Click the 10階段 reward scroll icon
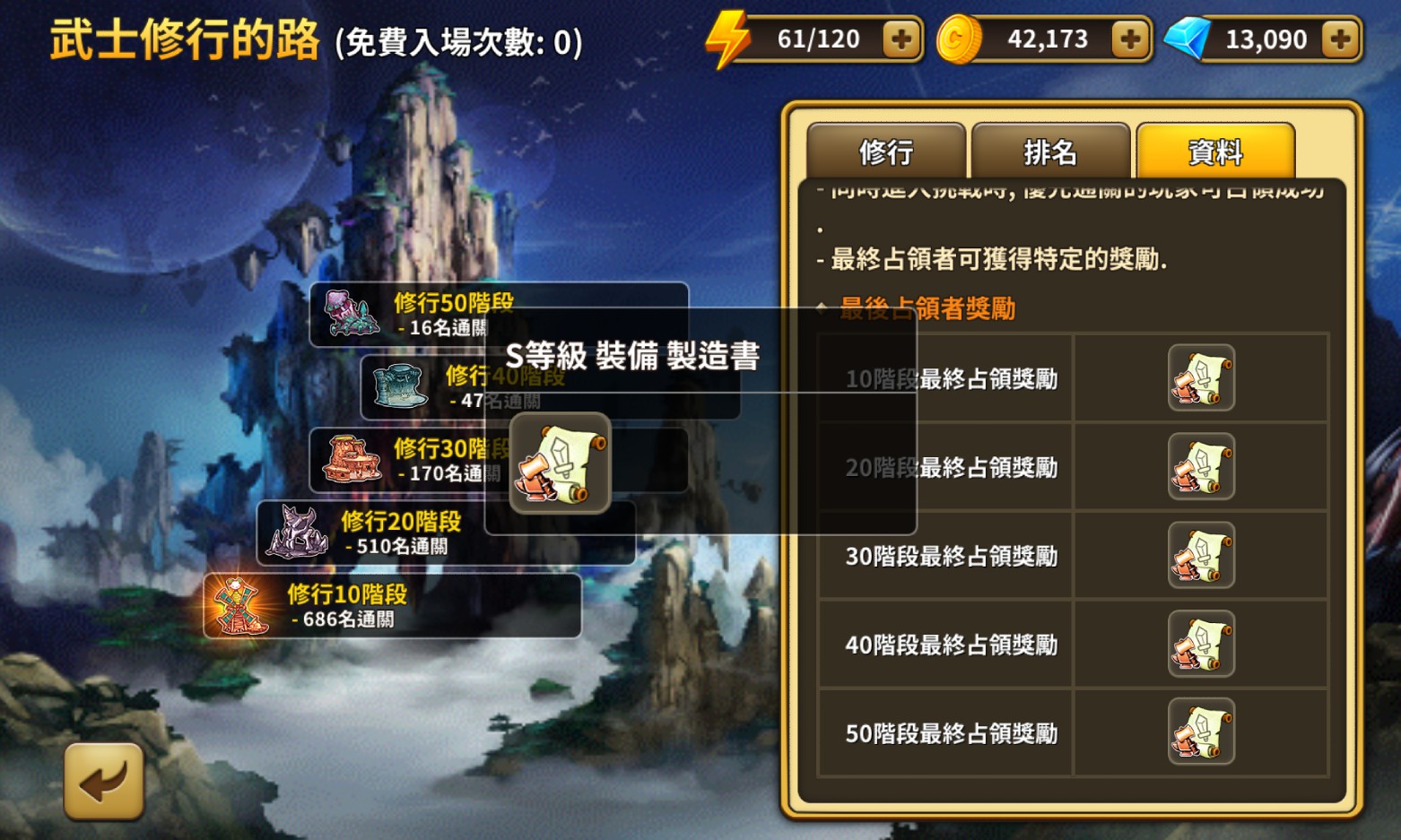This screenshot has width=1401, height=840. pyautogui.click(x=1201, y=377)
